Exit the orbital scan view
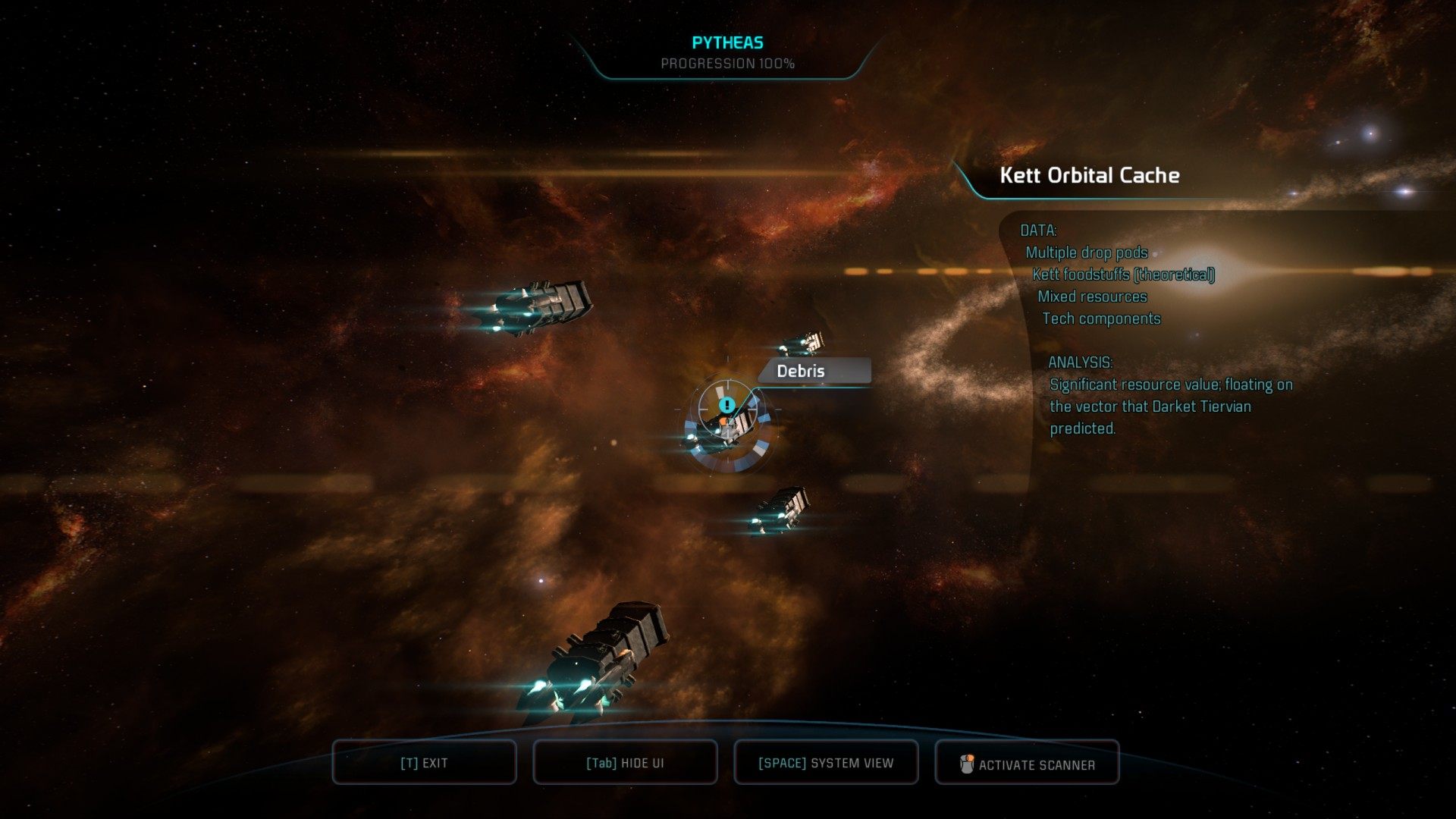 pos(424,763)
